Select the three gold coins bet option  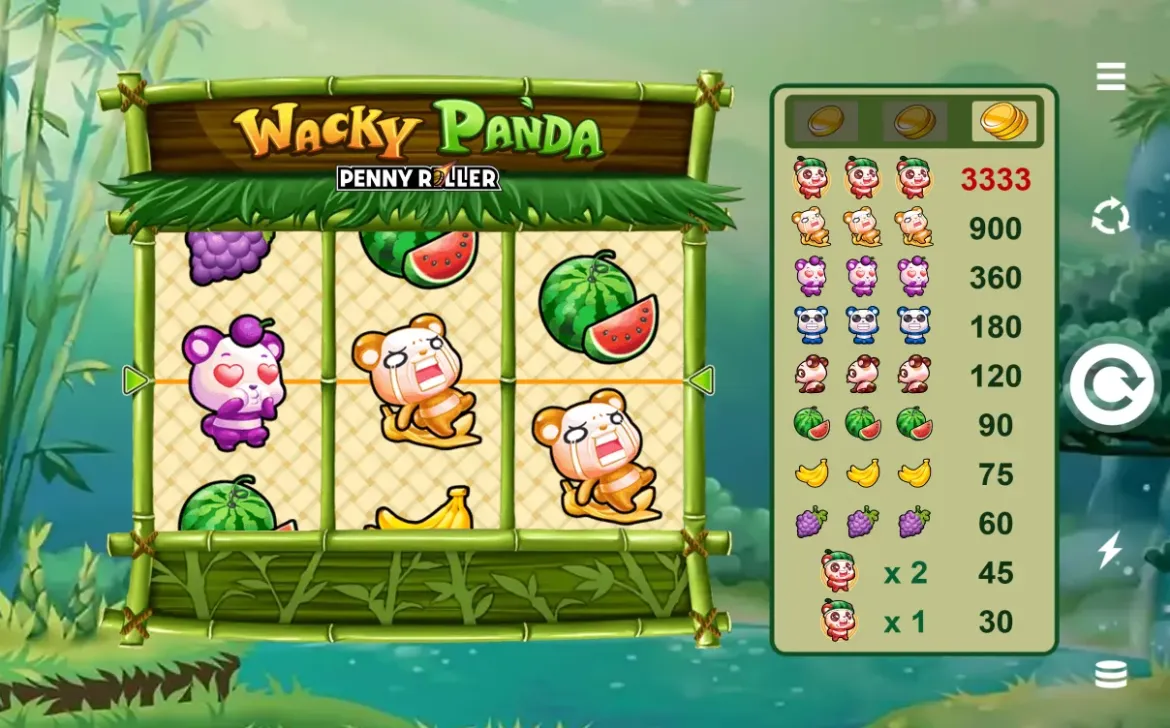pos(1003,122)
